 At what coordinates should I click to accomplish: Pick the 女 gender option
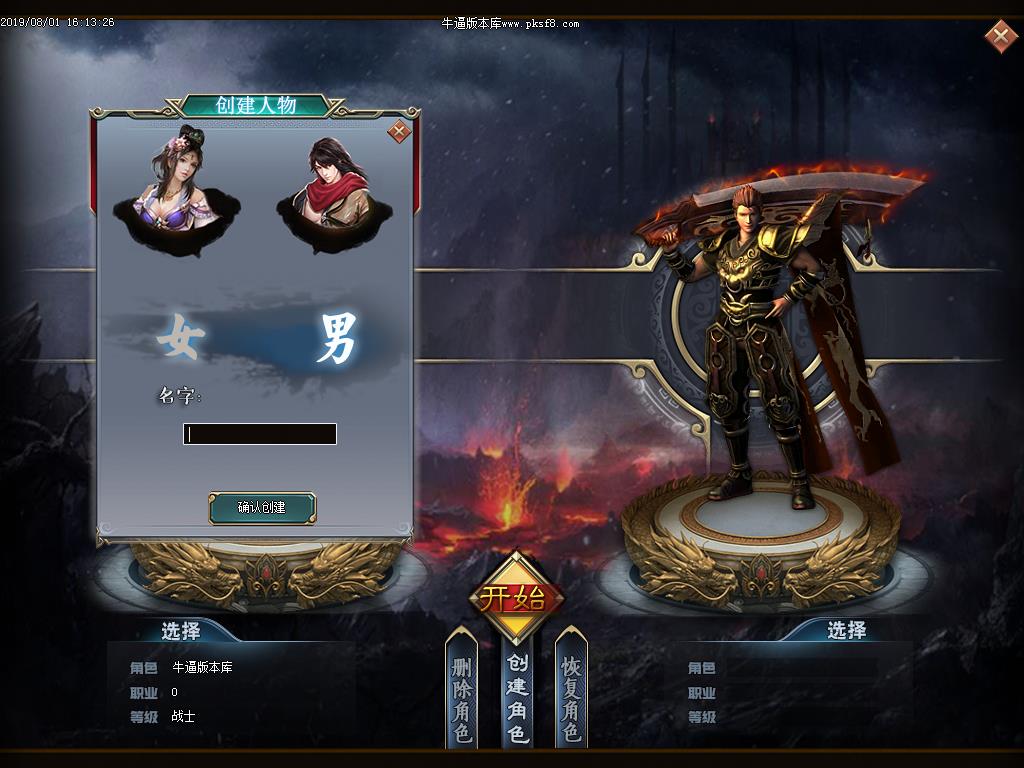[180, 338]
